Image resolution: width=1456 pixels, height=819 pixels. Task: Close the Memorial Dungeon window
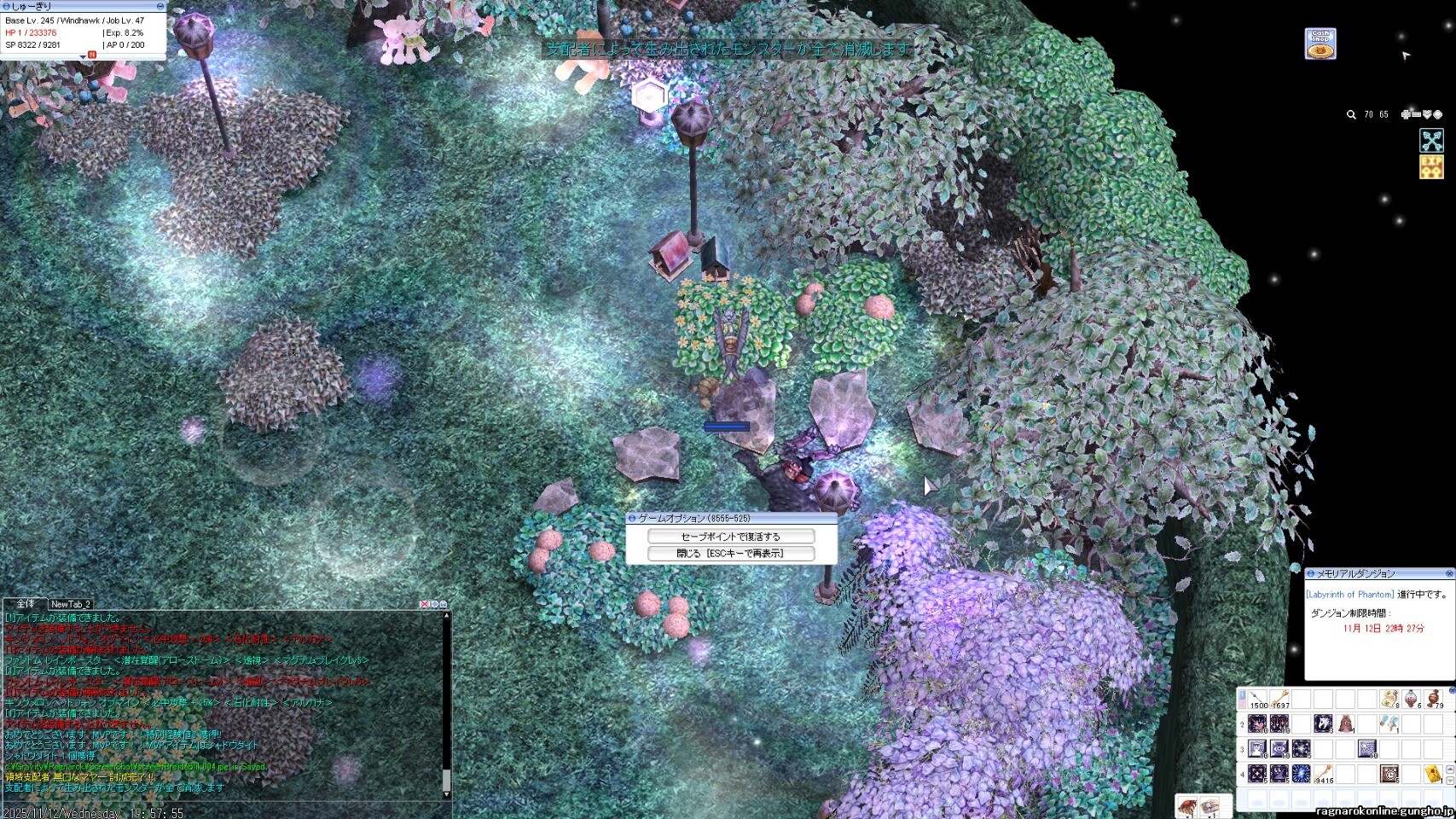pos(1448,573)
